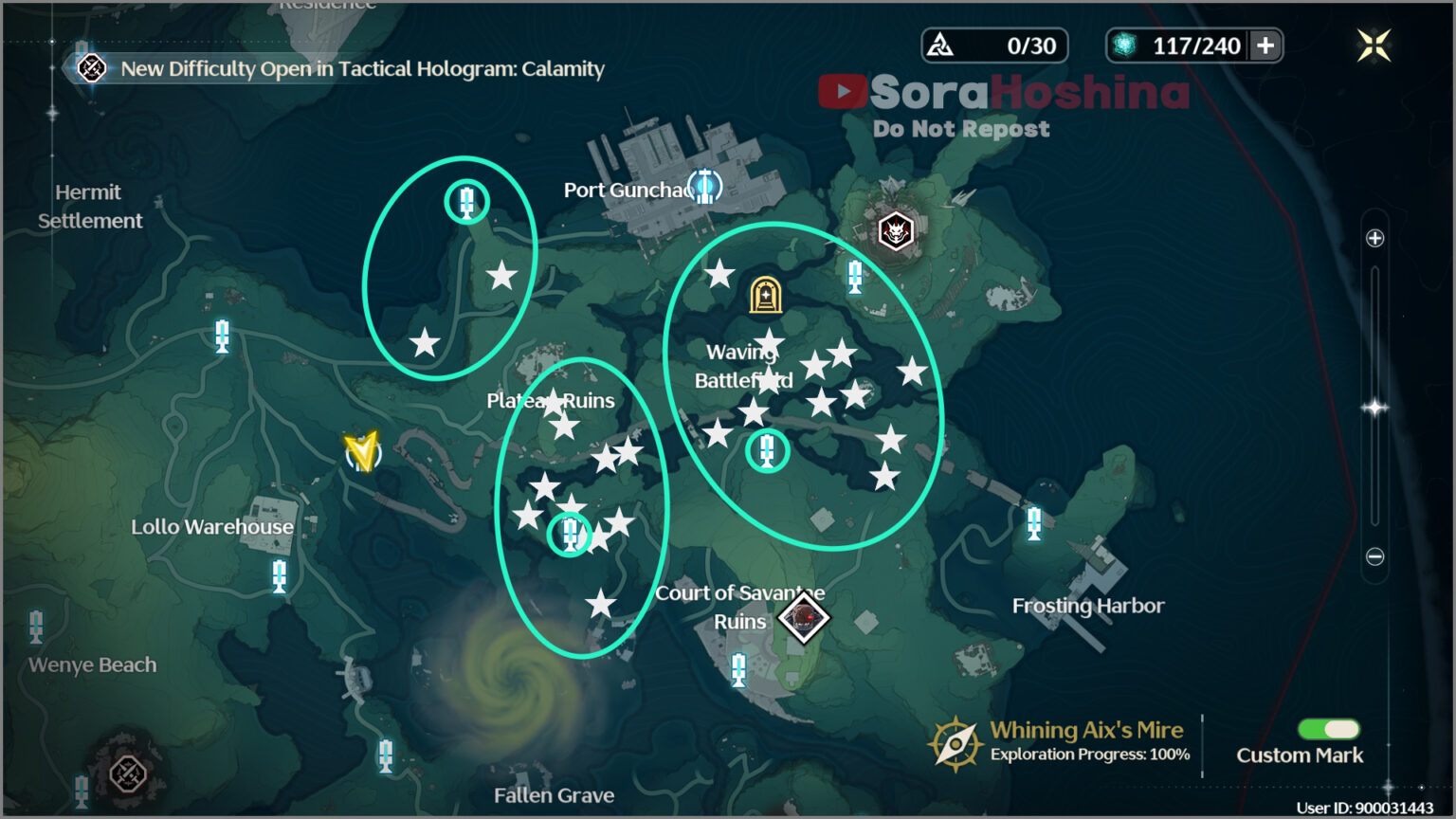
Task: Select the compass icon beside Whining Aix's Mire
Action: pos(956,743)
